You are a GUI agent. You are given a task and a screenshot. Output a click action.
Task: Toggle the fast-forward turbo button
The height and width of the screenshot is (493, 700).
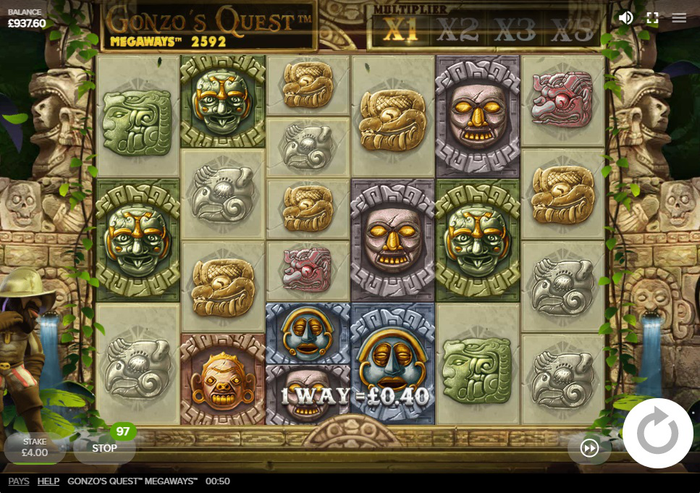coord(589,448)
